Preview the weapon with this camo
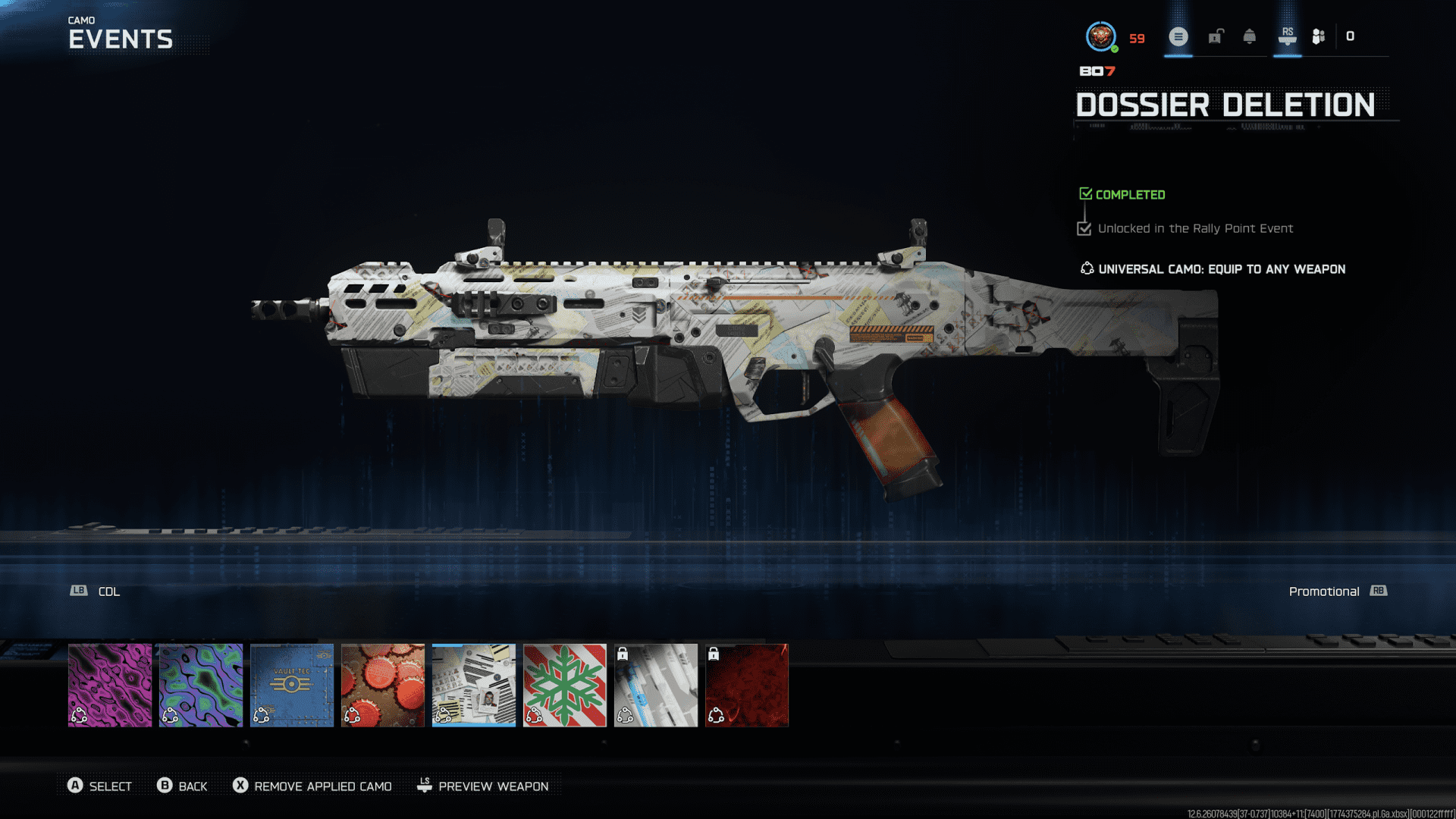Screen dimensions: 1456x819 pos(483,786)
